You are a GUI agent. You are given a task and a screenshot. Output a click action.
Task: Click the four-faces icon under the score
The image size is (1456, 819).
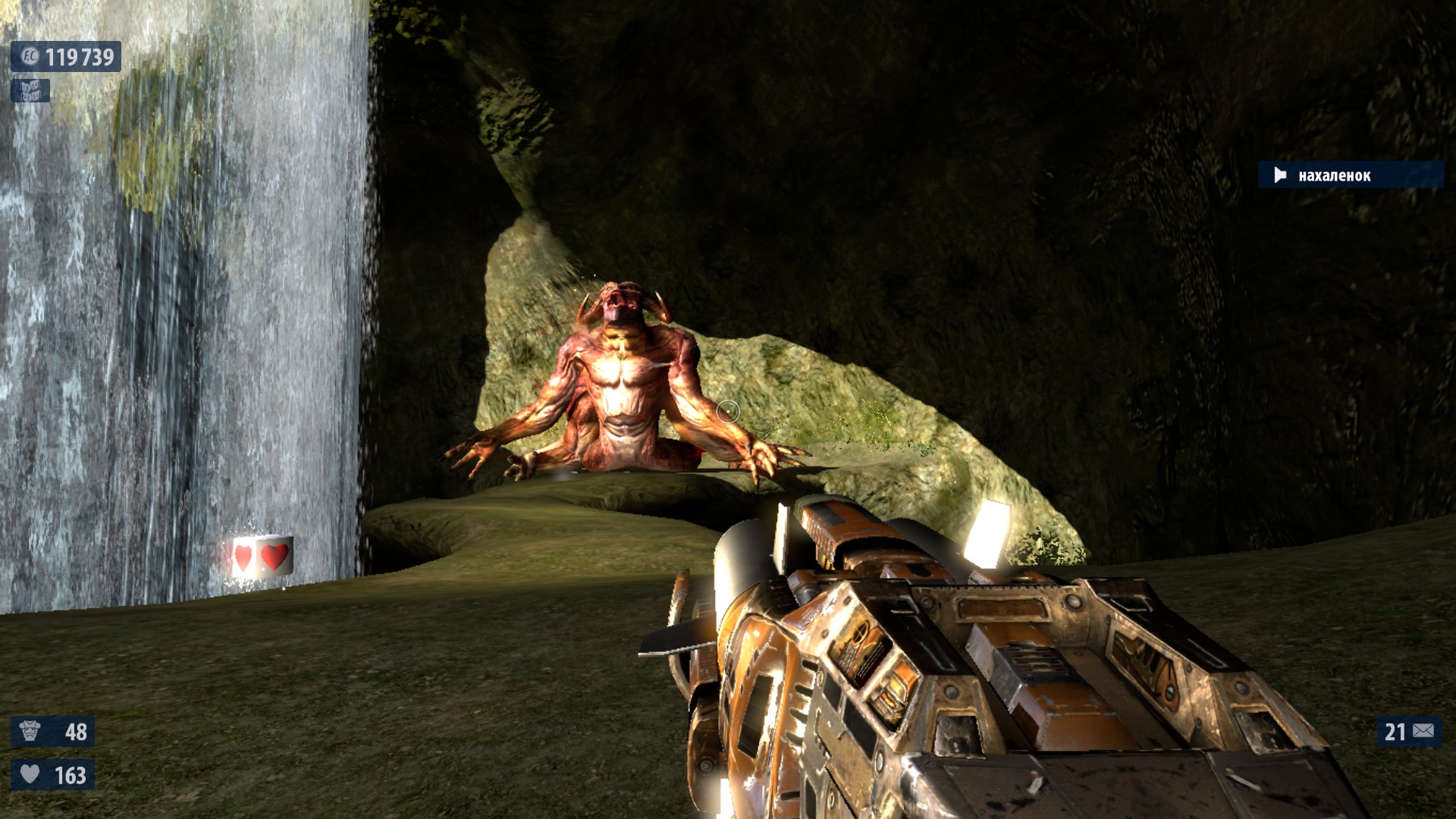click(30, 91)
